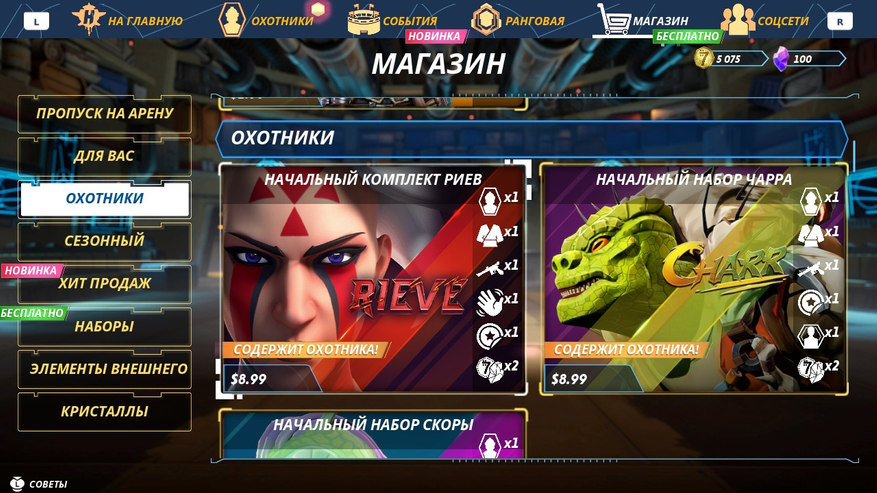Open the Соцсети social tab
The height and width of the screenshot is (493, 877).
[765, 20]
